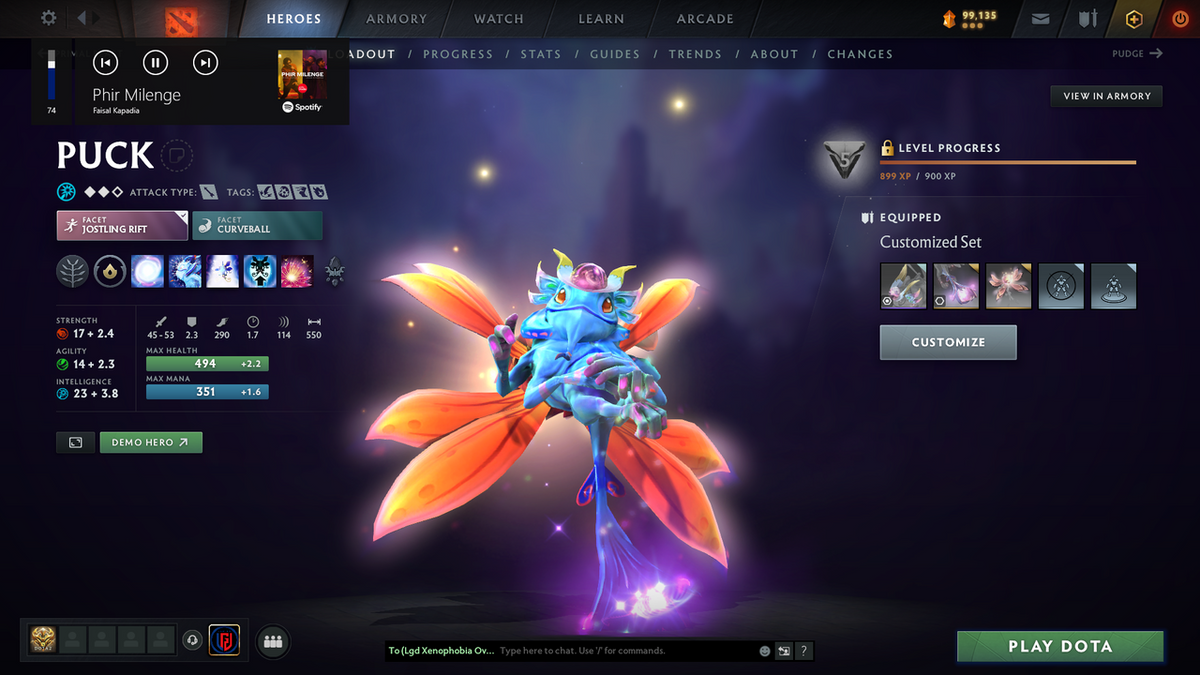Viewport: 1200px width, 675px height.
Task: View the Trends subtab
Action: coord(695,54)
